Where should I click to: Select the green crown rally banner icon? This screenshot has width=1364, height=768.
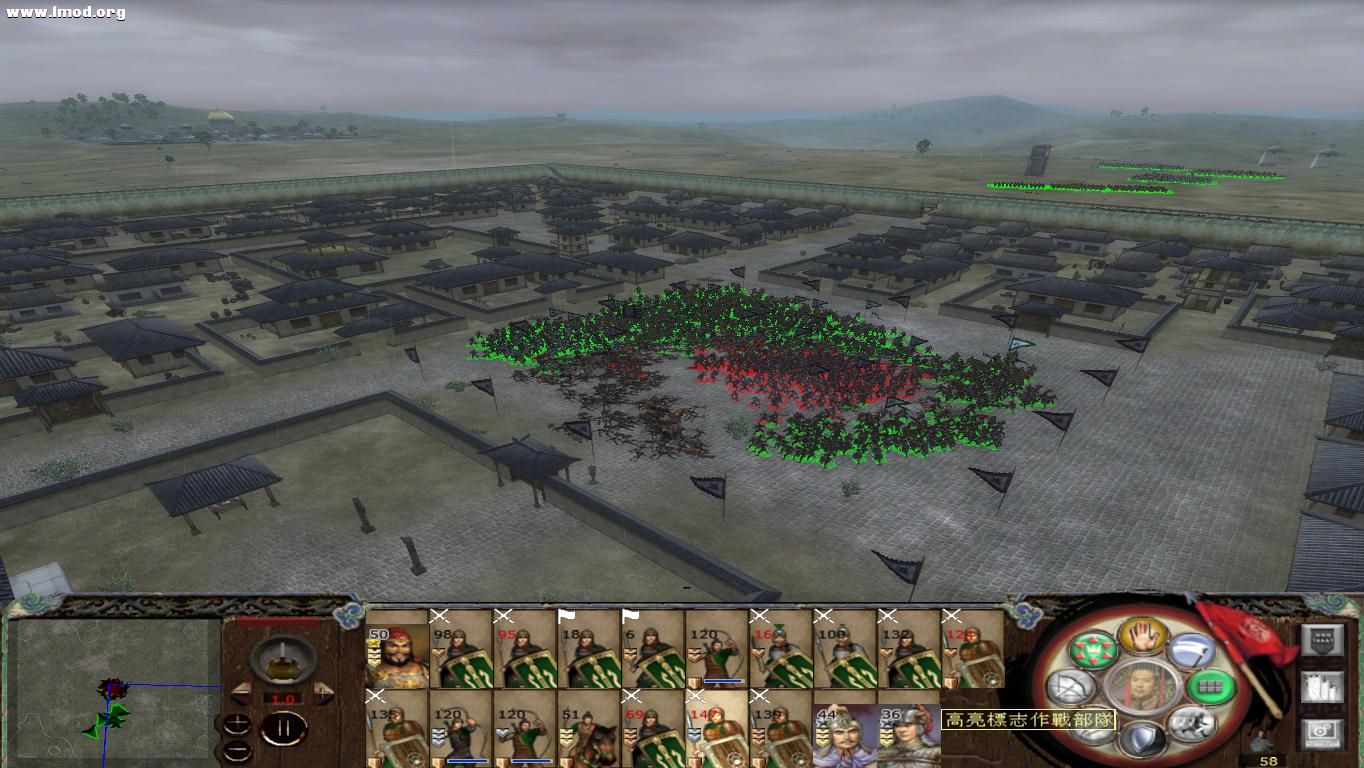(1094, 650)
